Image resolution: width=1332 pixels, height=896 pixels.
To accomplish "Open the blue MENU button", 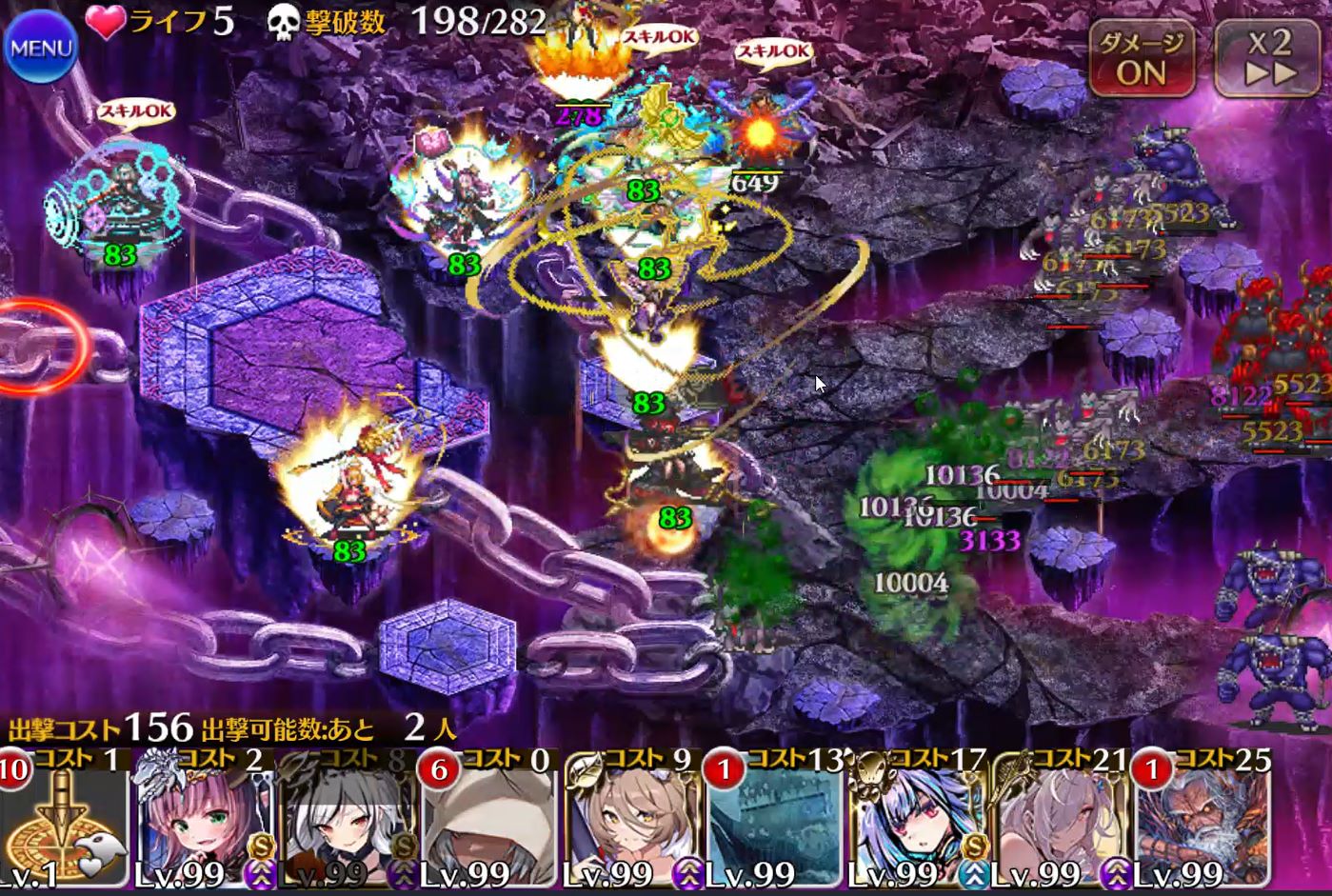I will (40, 47).
